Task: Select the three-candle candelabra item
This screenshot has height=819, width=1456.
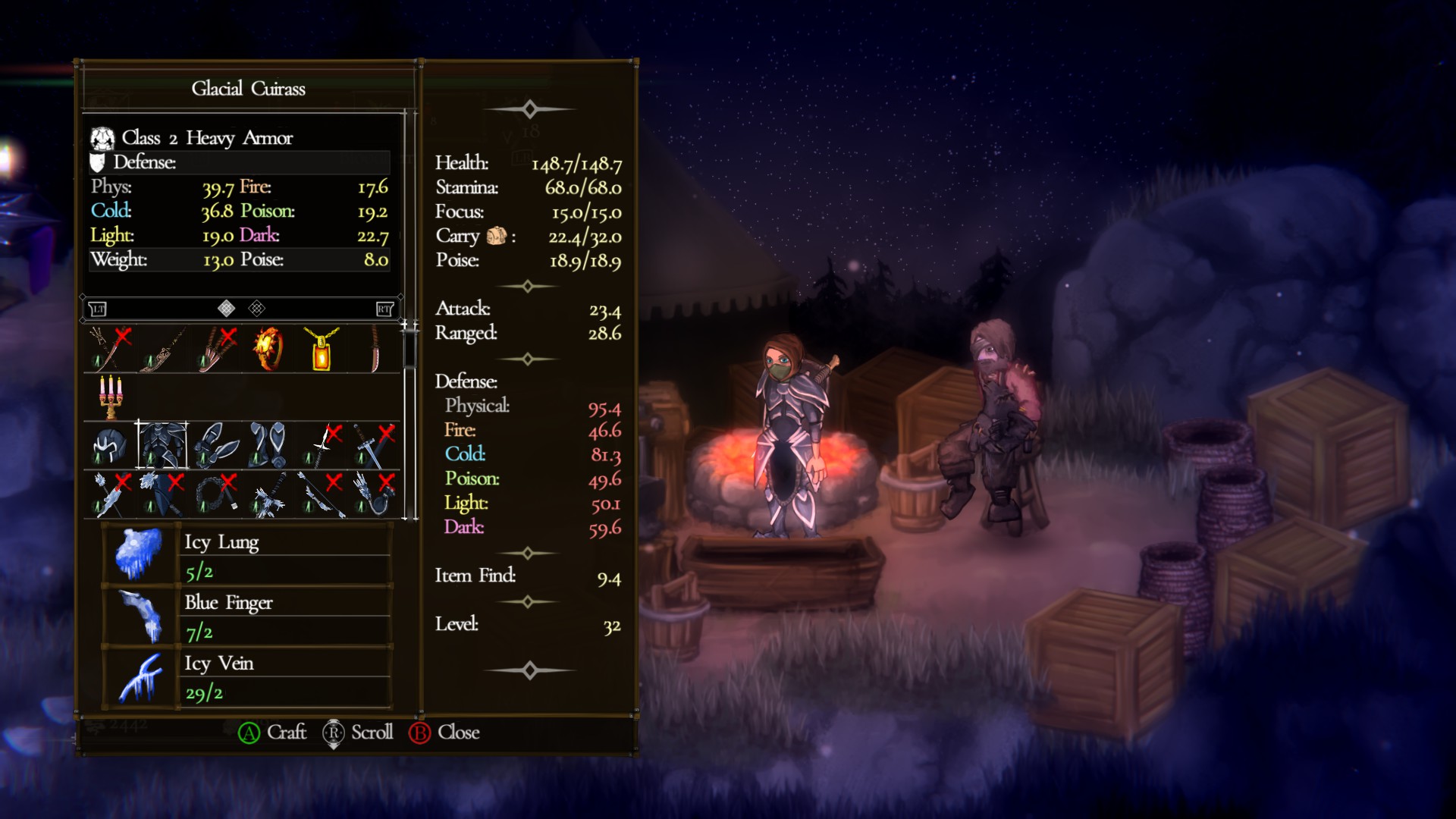Action: click(x=110, y=397)
